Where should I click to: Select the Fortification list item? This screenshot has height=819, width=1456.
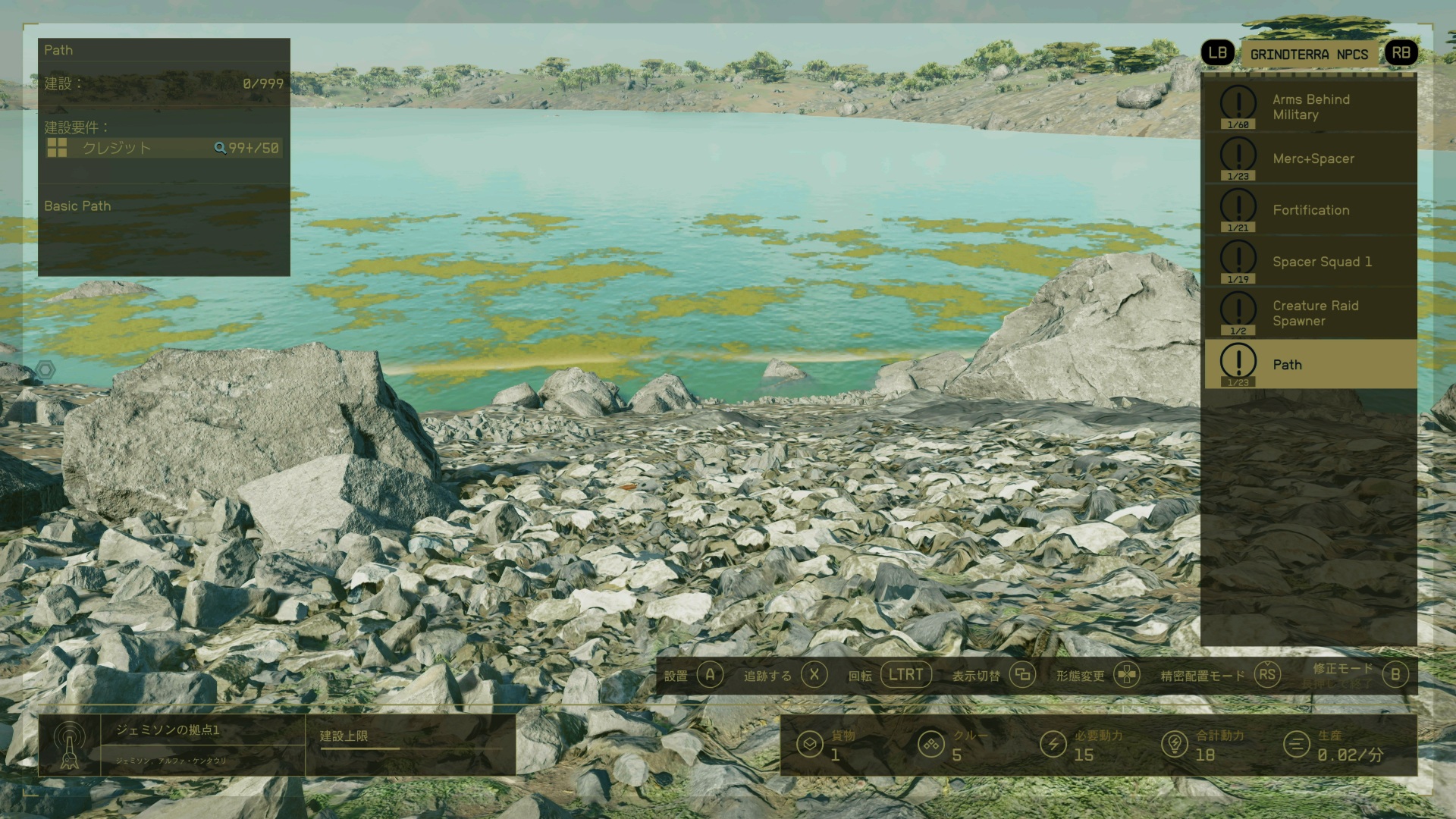click(x=1310, y=210)
